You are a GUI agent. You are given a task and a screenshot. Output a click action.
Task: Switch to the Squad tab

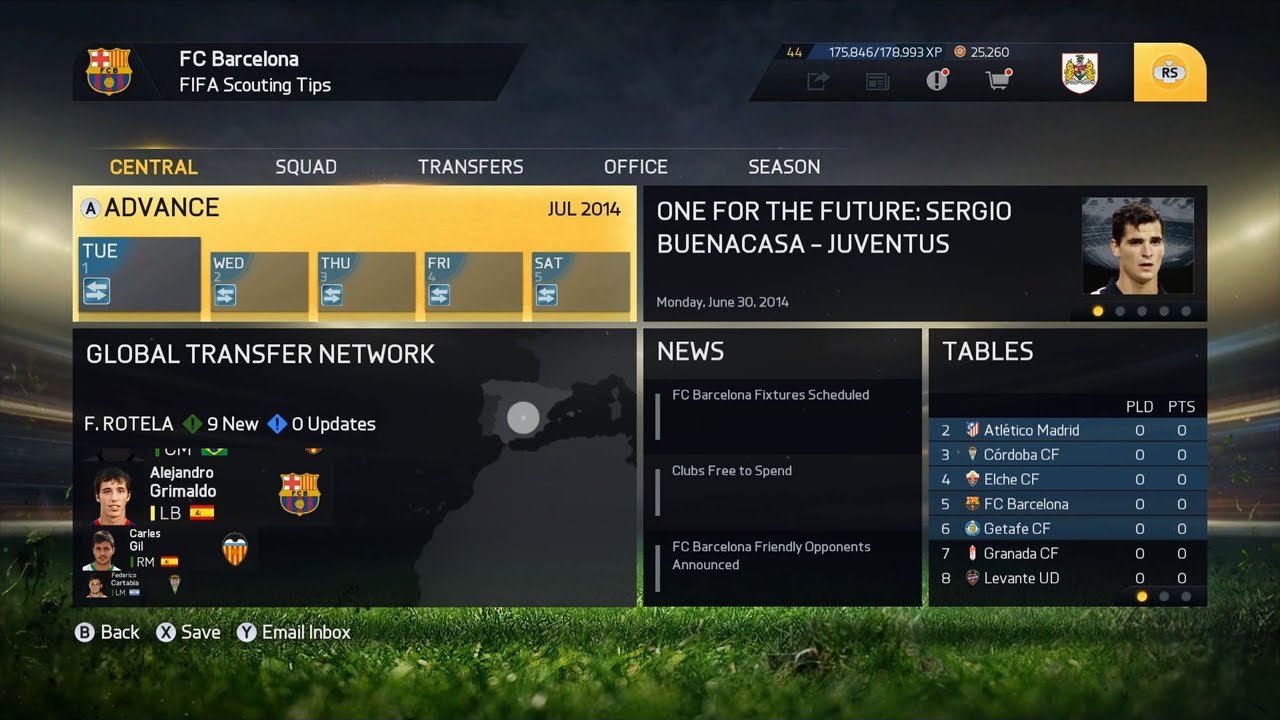coord(306,167)
